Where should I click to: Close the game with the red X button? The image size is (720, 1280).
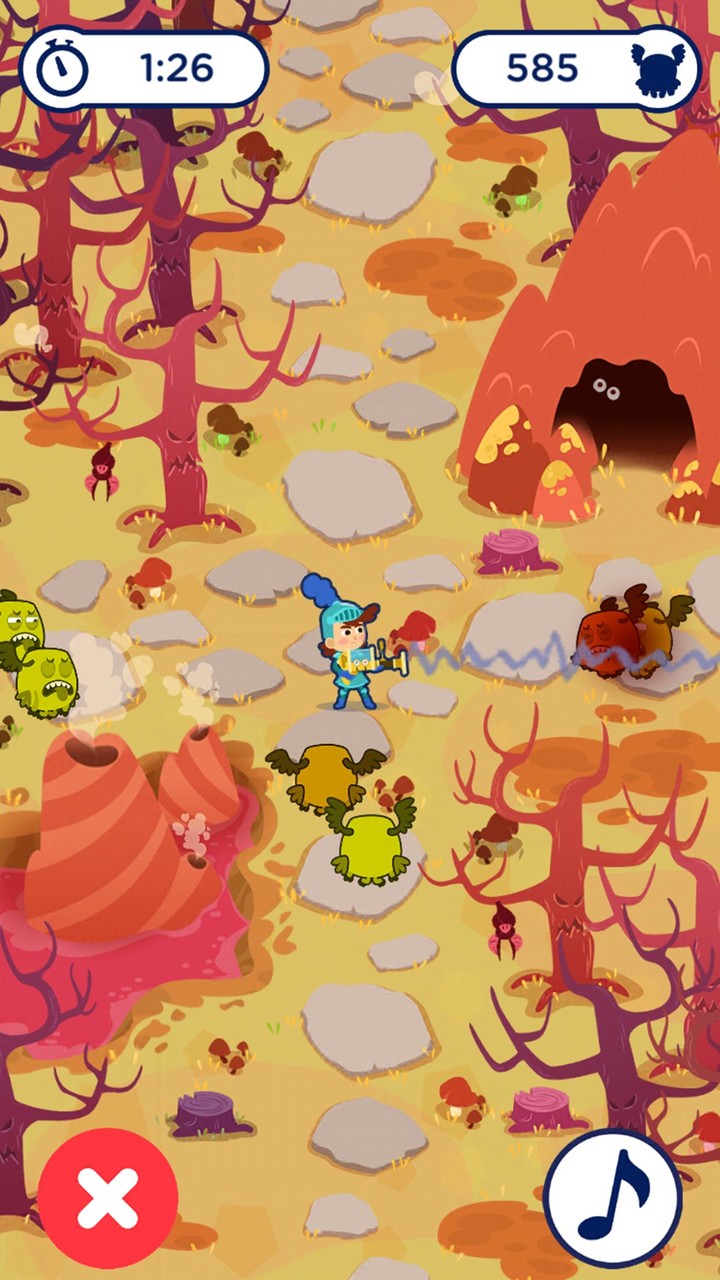(108, 1198)
